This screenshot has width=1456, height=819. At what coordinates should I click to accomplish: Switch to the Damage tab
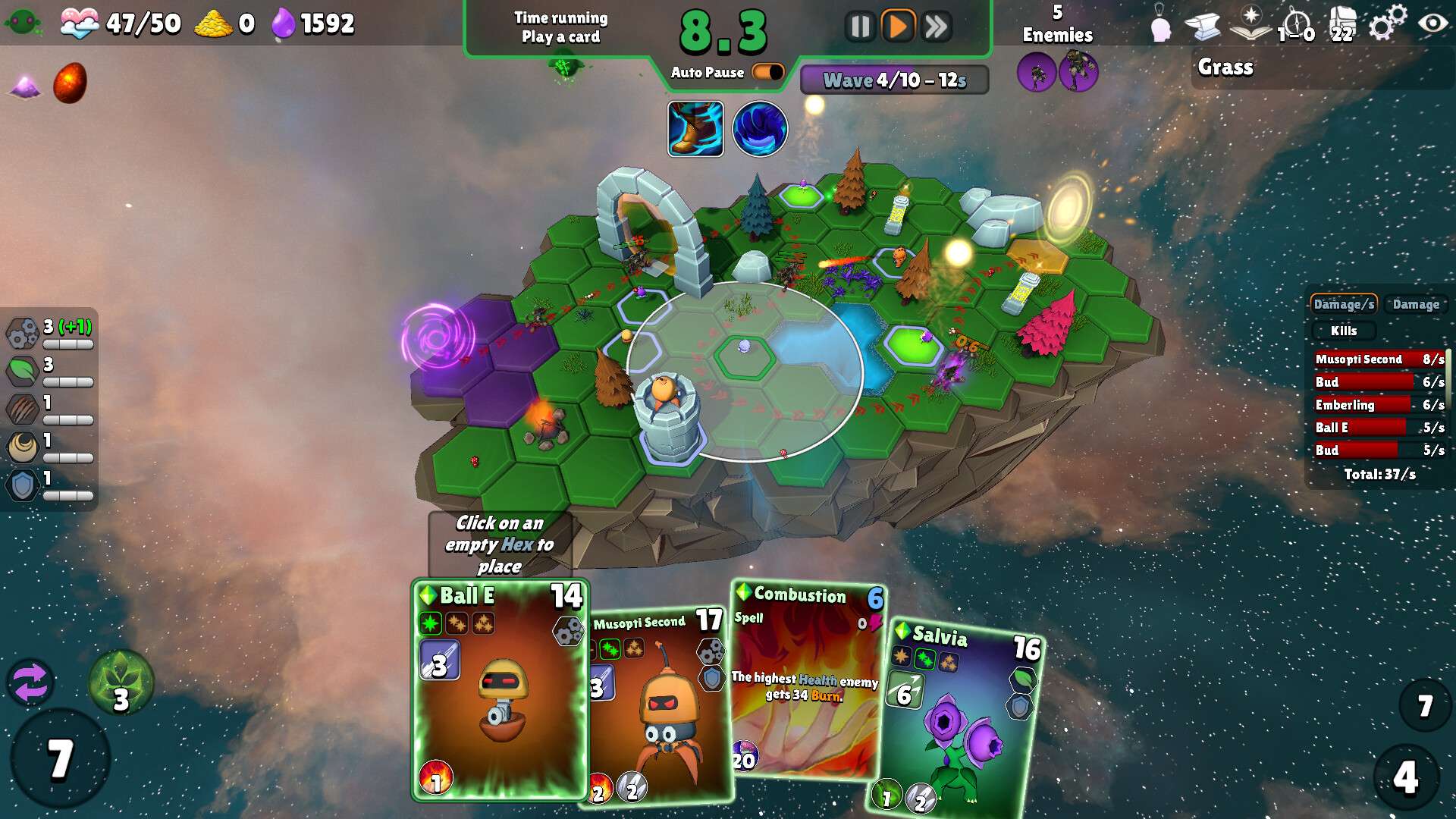click(1416, 304)
